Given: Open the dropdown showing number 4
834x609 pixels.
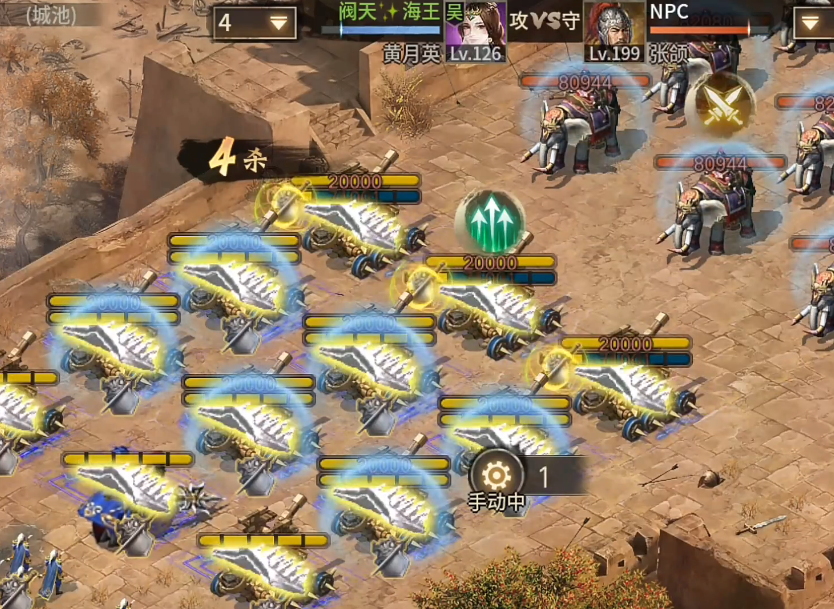Looking at the screenshot, I should (x=255, y=22).
